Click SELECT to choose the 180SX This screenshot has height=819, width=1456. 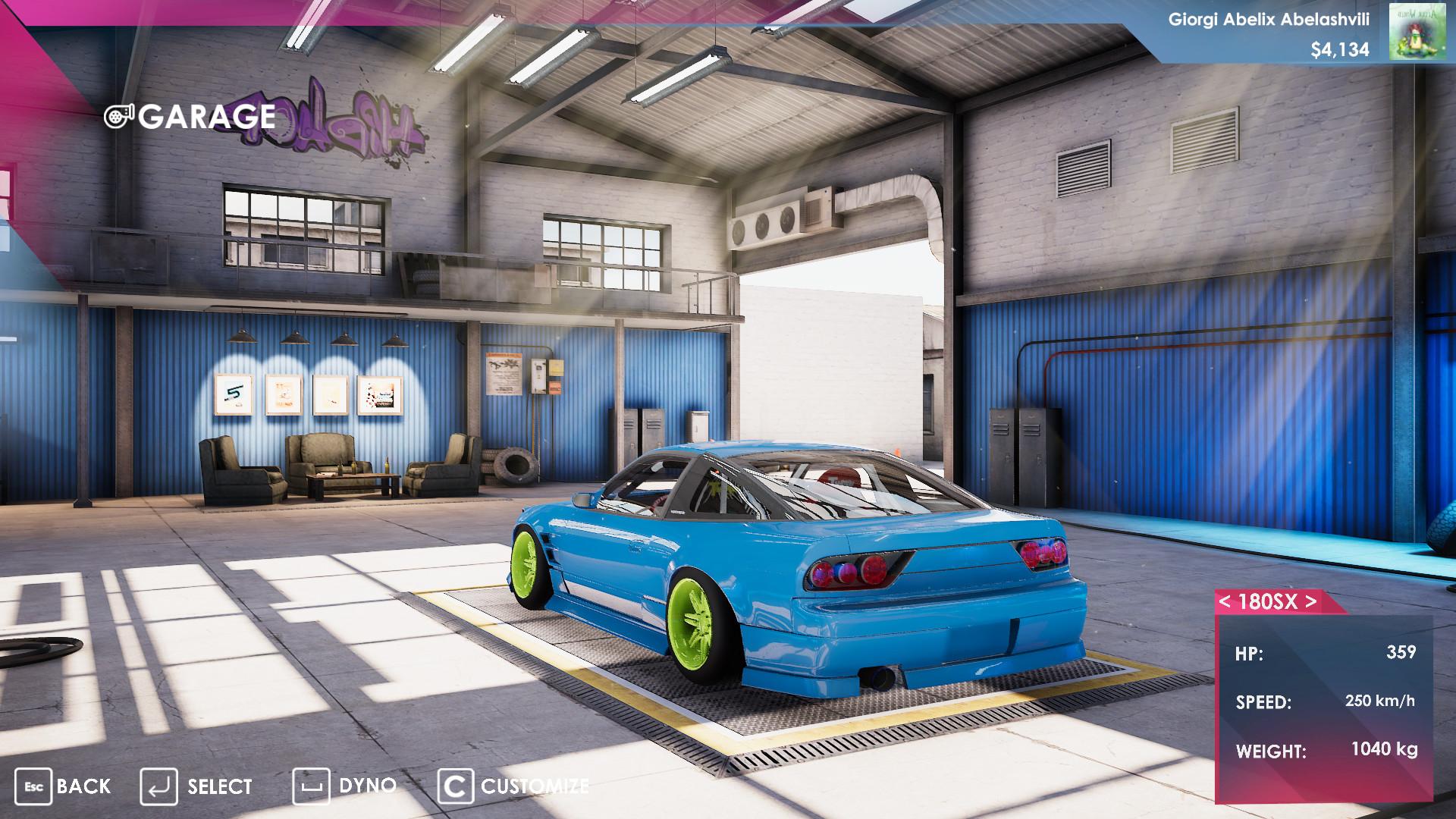coord(219,787)
